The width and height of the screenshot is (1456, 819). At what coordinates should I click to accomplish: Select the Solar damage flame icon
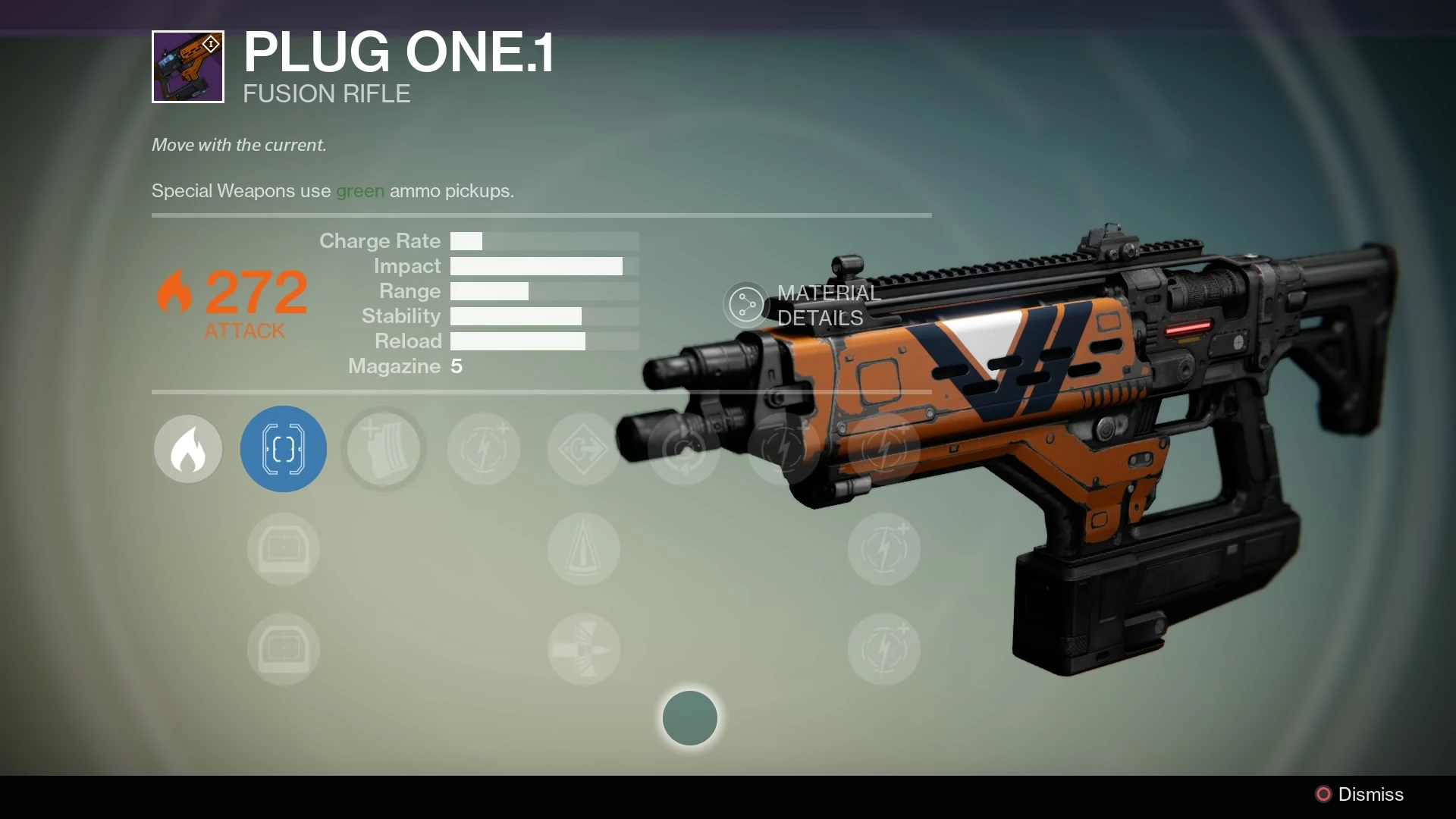click(x=187, y=449)
